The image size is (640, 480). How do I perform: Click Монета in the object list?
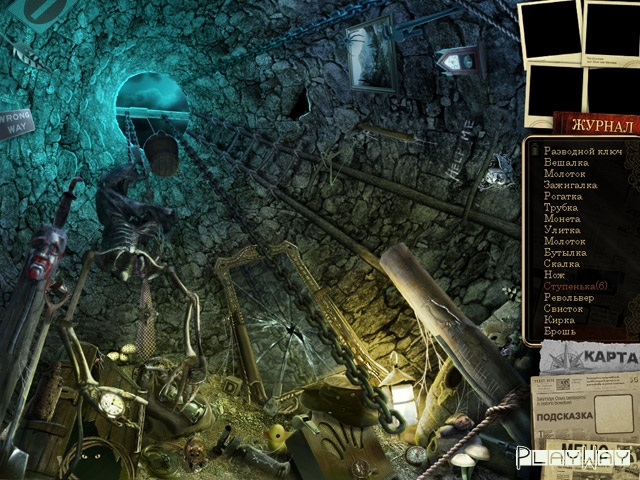pyautogui.click(x=562, y=219)
